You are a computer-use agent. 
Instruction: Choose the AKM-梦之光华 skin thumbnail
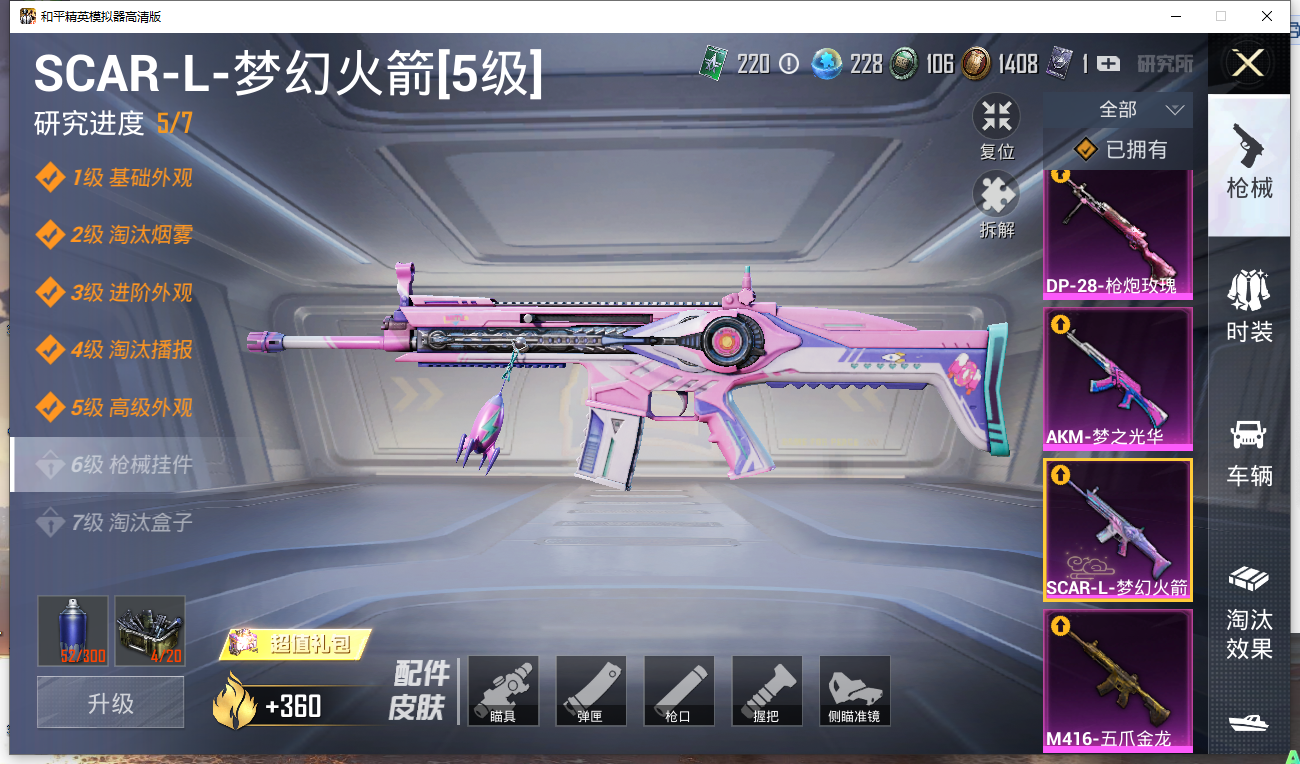pyautogui.click(x=1118, y=380)
